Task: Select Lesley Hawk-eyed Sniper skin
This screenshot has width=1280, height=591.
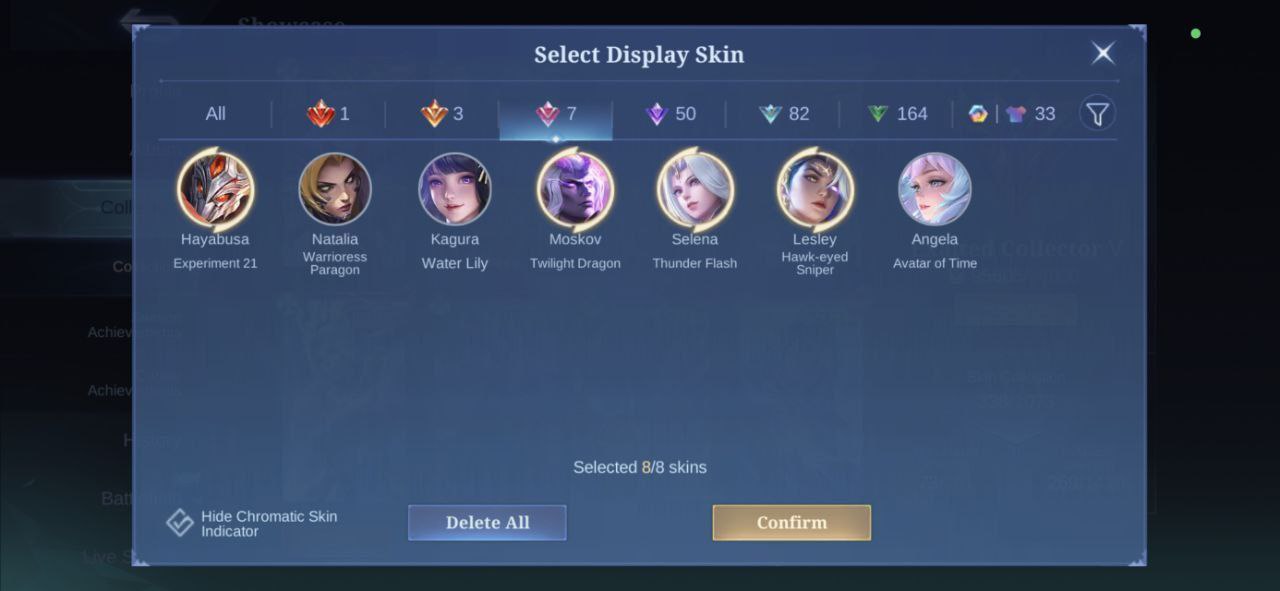Action: coord(815,189)
